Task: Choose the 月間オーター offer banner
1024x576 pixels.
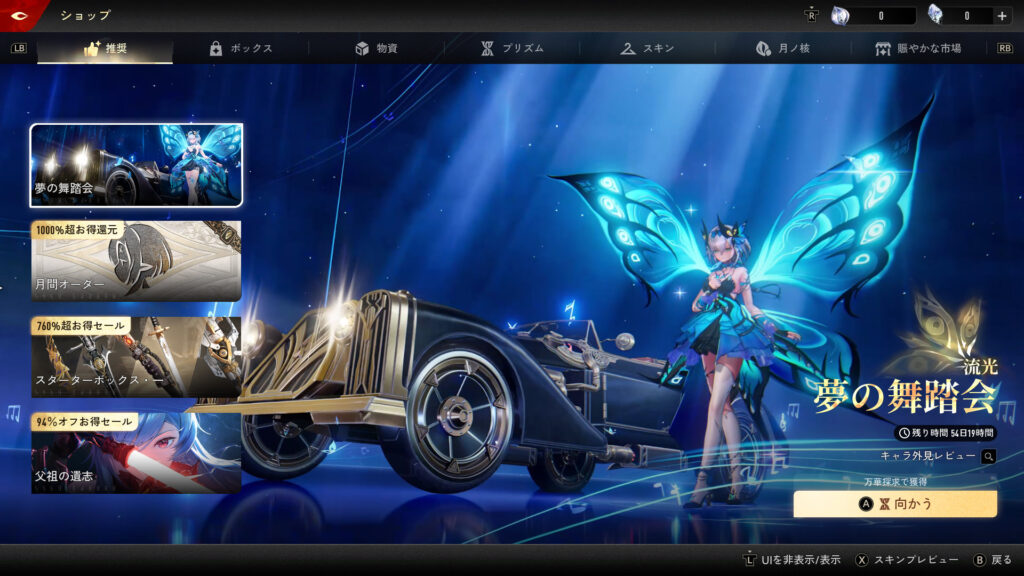Action: [x=136, y=260]
